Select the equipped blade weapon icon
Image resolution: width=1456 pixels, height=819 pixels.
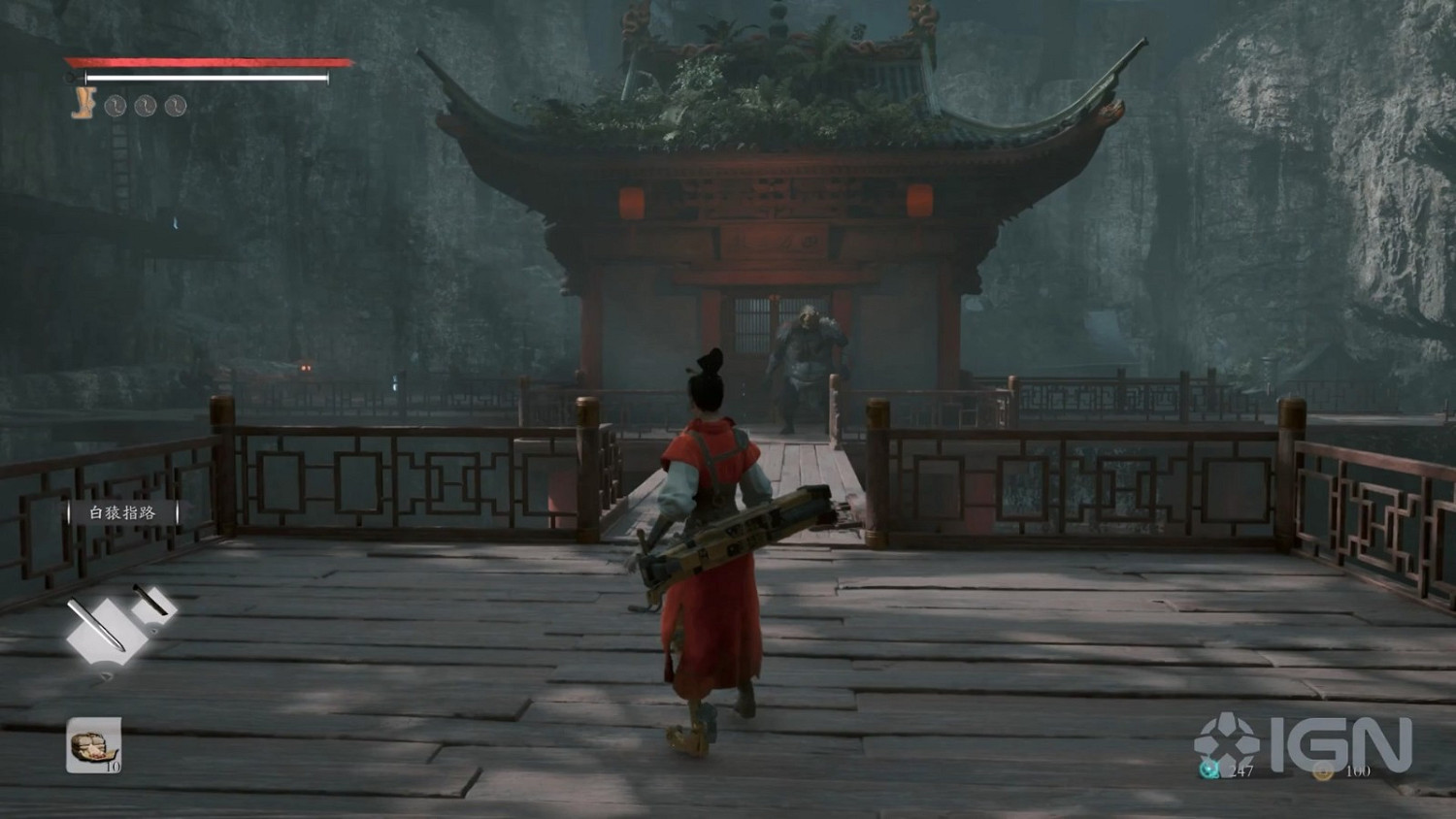pos(104,629)
